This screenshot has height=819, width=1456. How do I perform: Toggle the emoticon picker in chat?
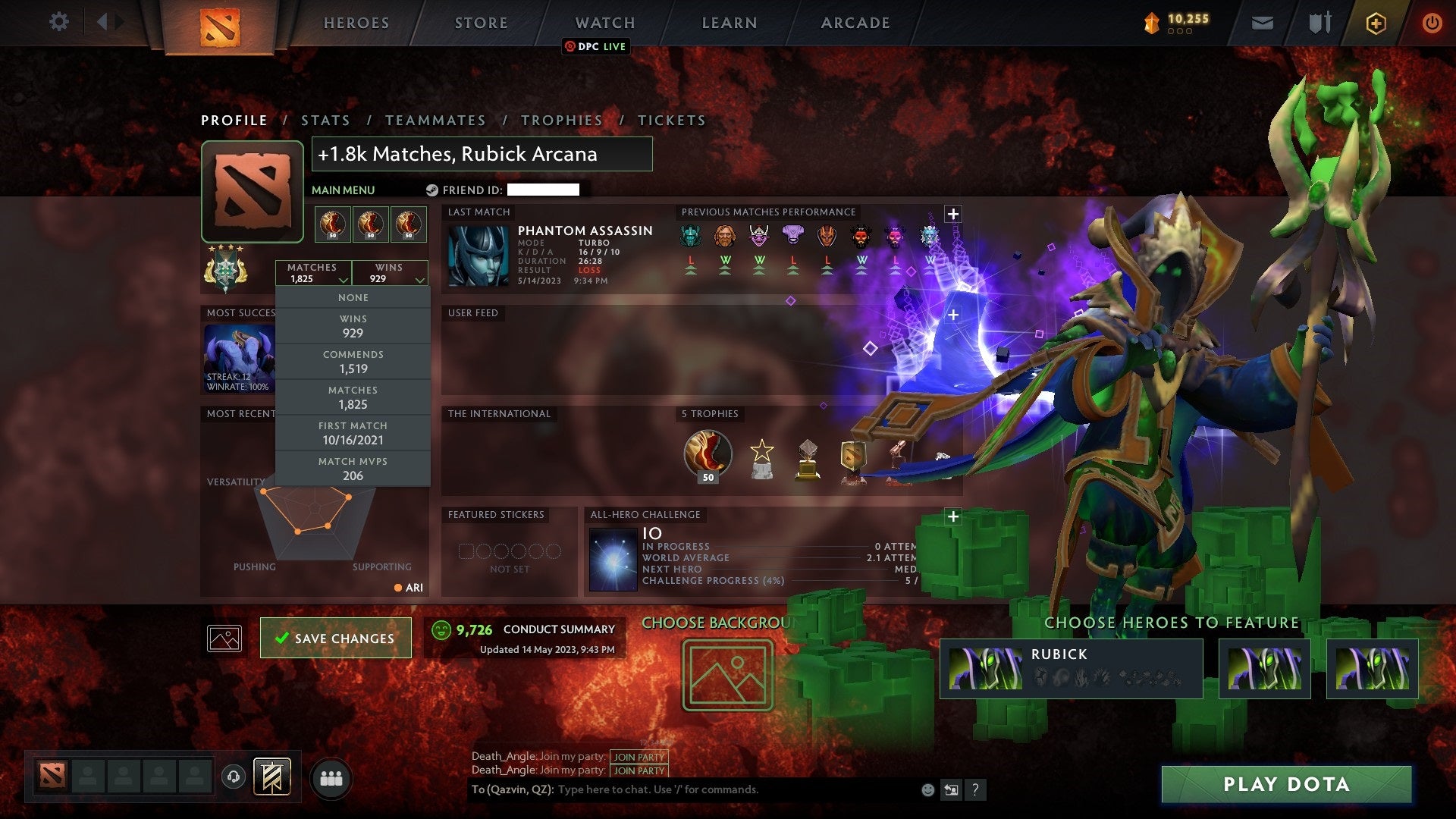(x=927, y=789)
